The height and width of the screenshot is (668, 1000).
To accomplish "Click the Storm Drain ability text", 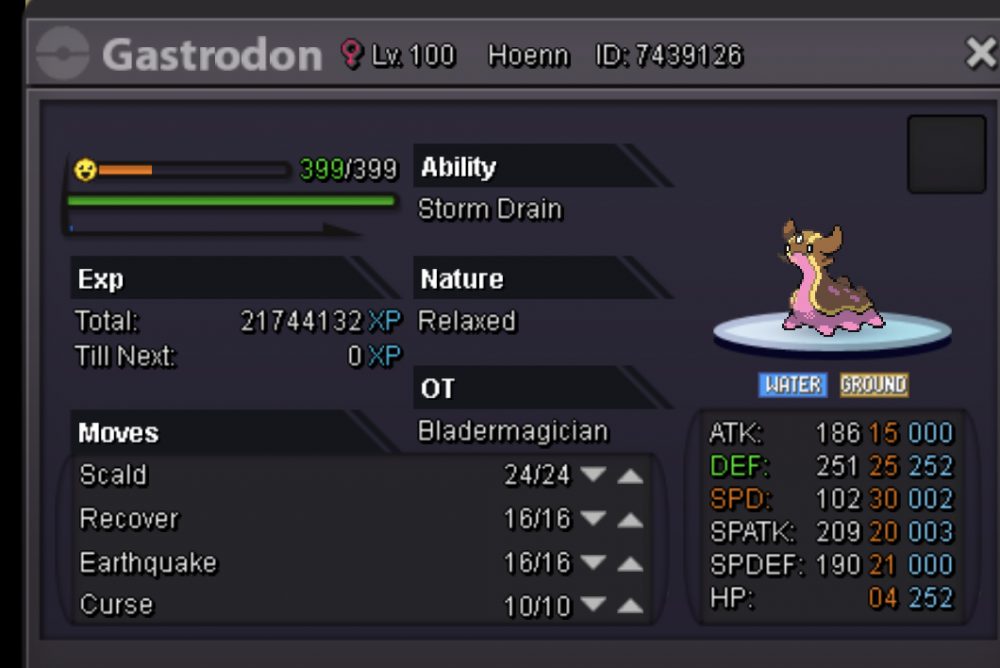I will [x=490, y=210].
